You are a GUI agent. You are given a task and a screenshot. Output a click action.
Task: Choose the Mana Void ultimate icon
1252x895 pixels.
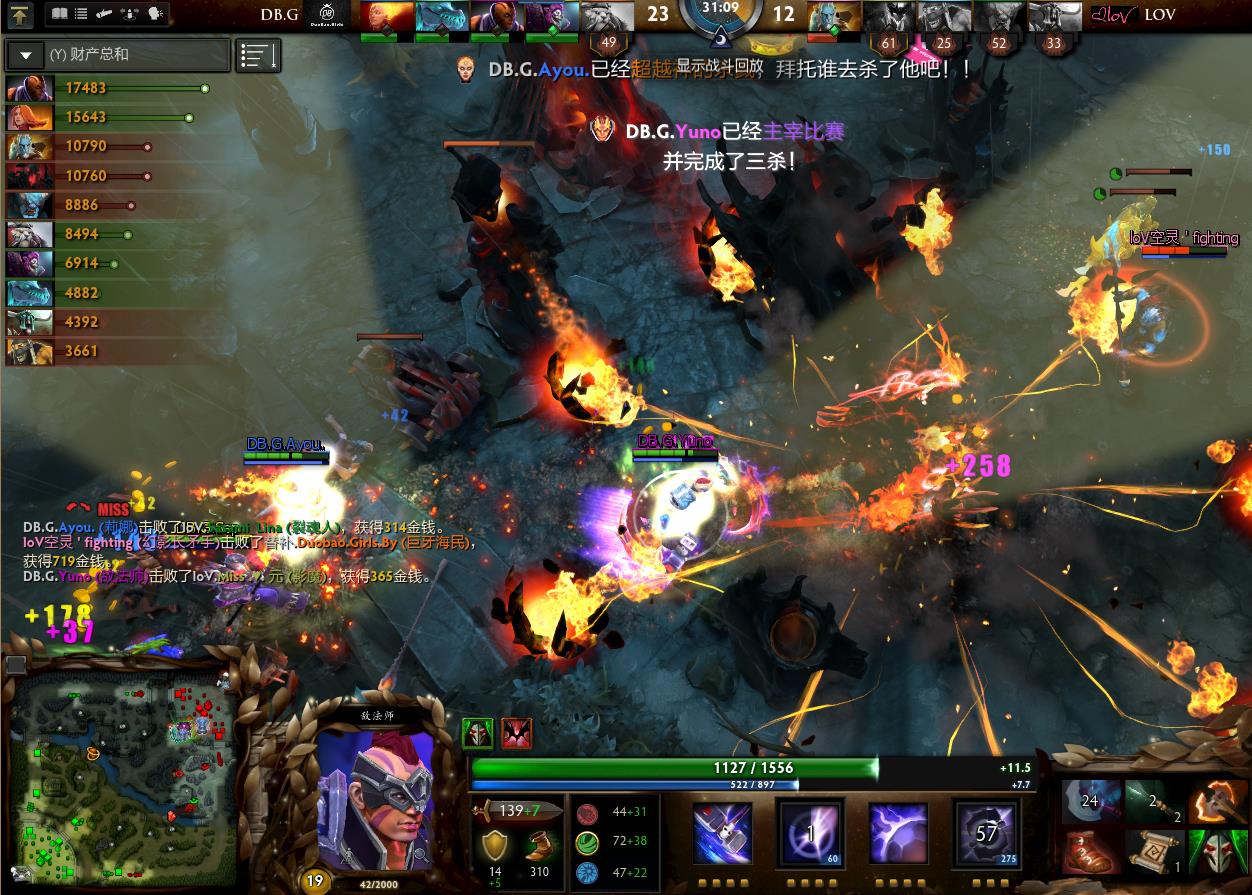coord(985,832)
